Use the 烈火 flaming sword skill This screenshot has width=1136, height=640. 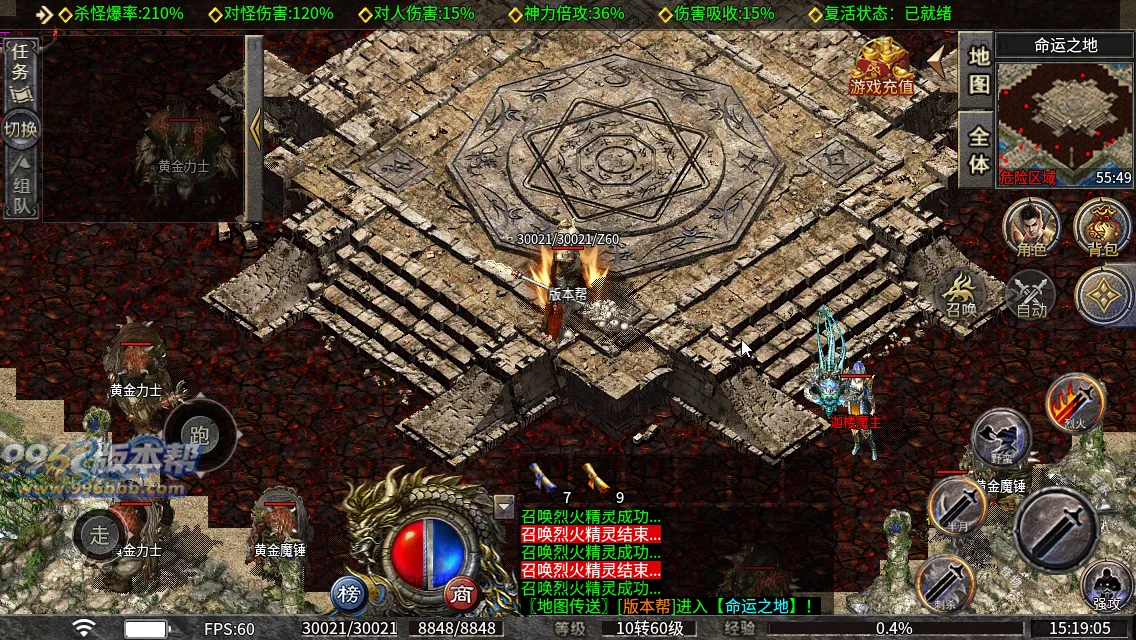pyautogui.click(x=1075, y=402)
